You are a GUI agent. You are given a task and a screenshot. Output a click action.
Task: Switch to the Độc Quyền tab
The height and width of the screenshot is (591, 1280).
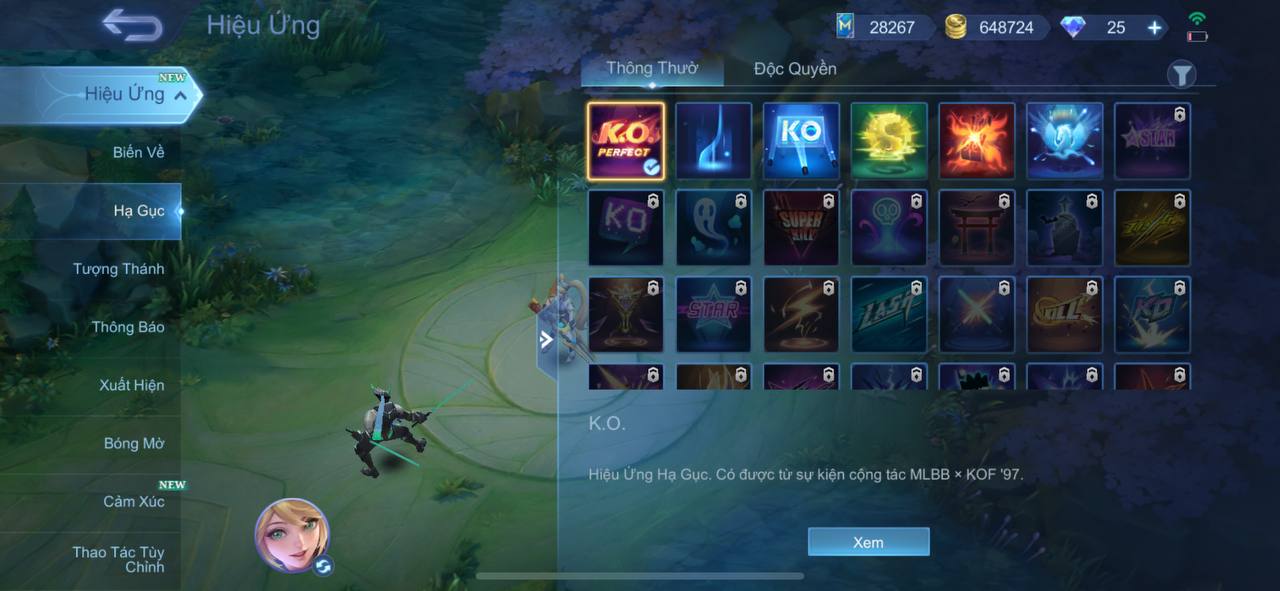point(795,69)
